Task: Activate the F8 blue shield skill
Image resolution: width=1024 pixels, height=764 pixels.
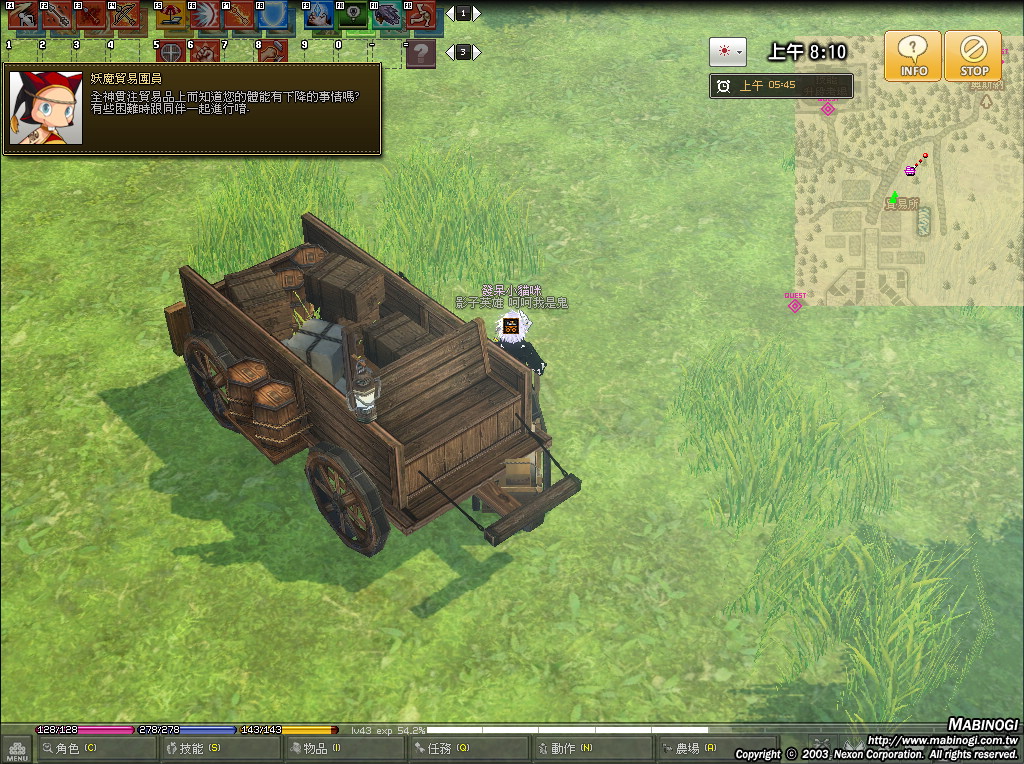Action: 273,16
